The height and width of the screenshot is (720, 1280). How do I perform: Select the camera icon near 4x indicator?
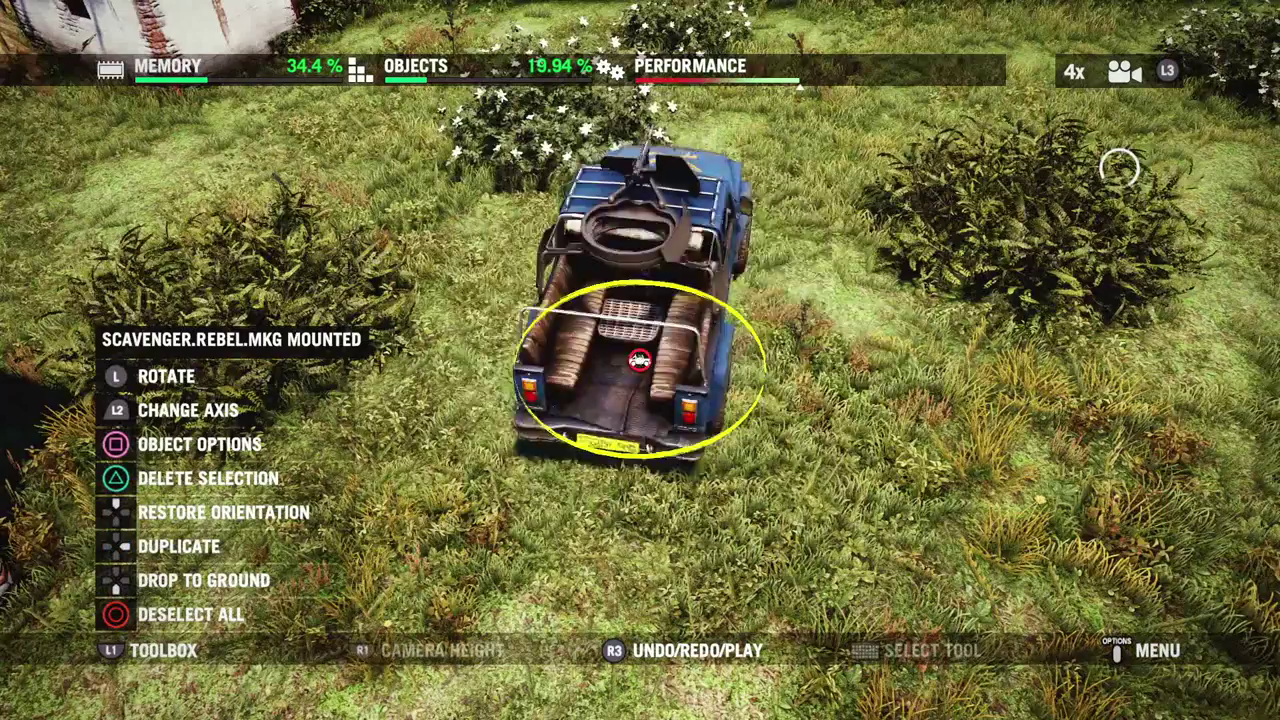coord(1126,71)
